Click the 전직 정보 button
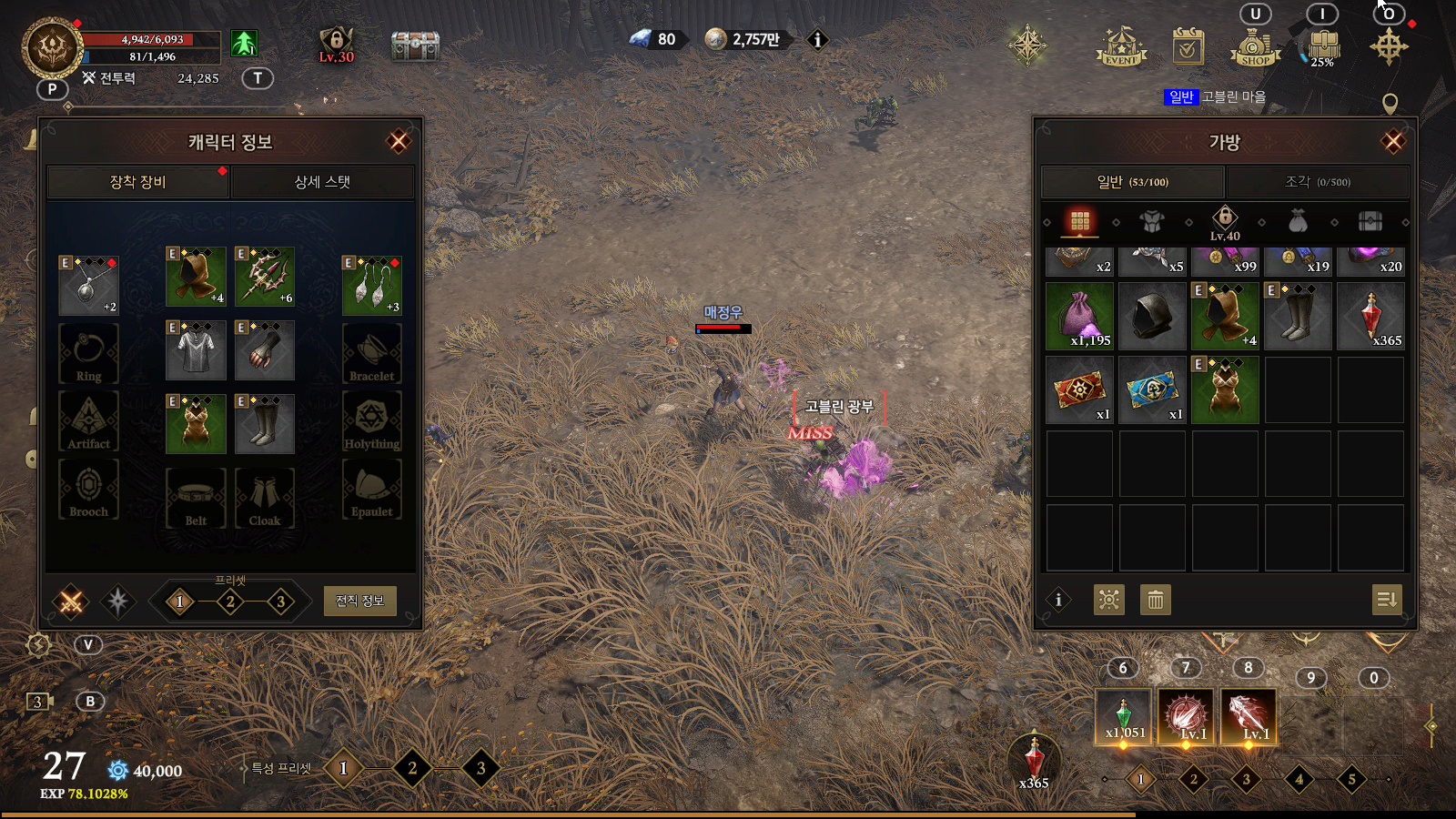Screen dimensions: 1456x819 pyautogui.click(x=359, y=601)
